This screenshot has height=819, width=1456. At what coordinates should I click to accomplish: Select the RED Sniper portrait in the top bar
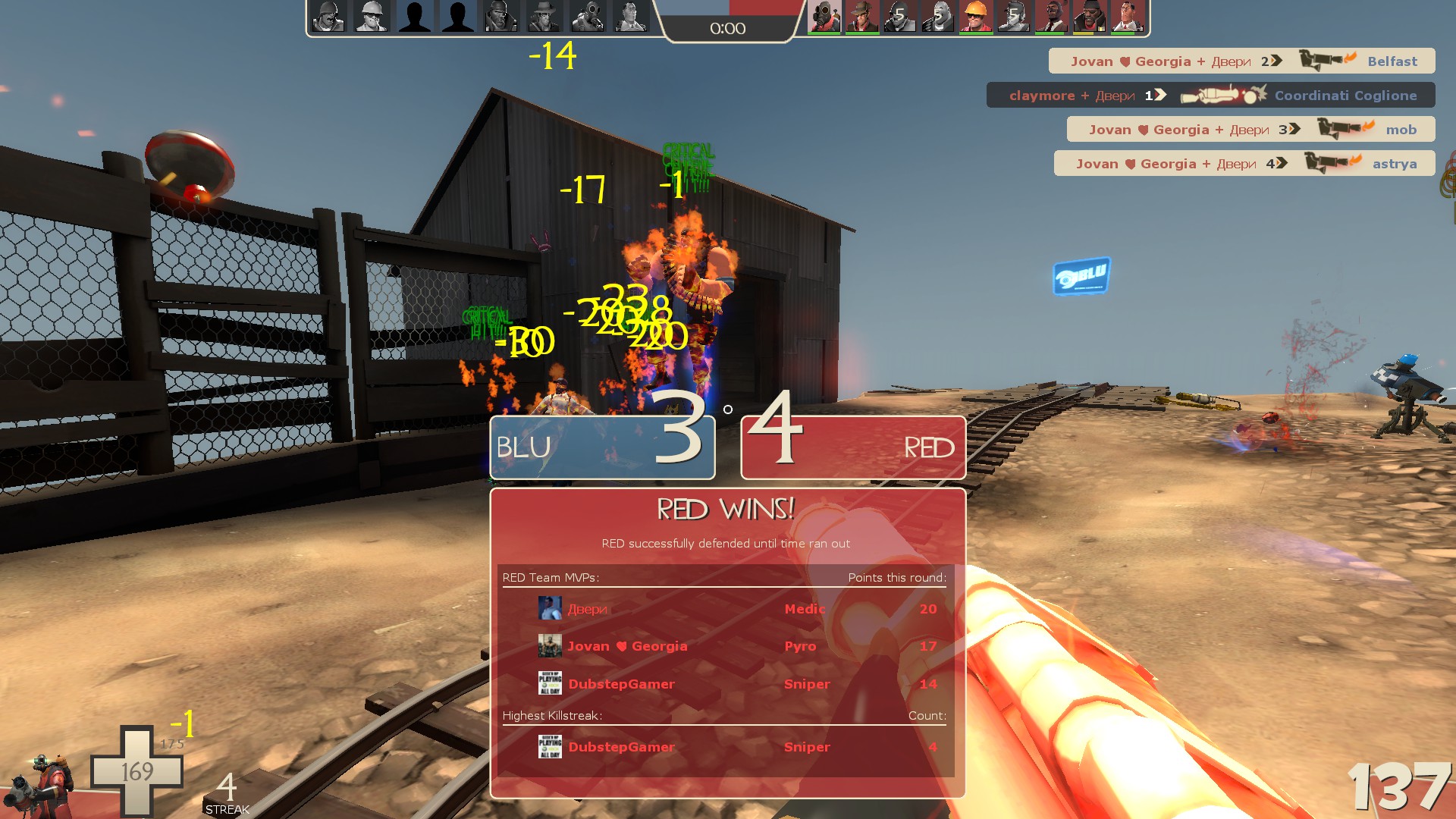coord(862,16)
